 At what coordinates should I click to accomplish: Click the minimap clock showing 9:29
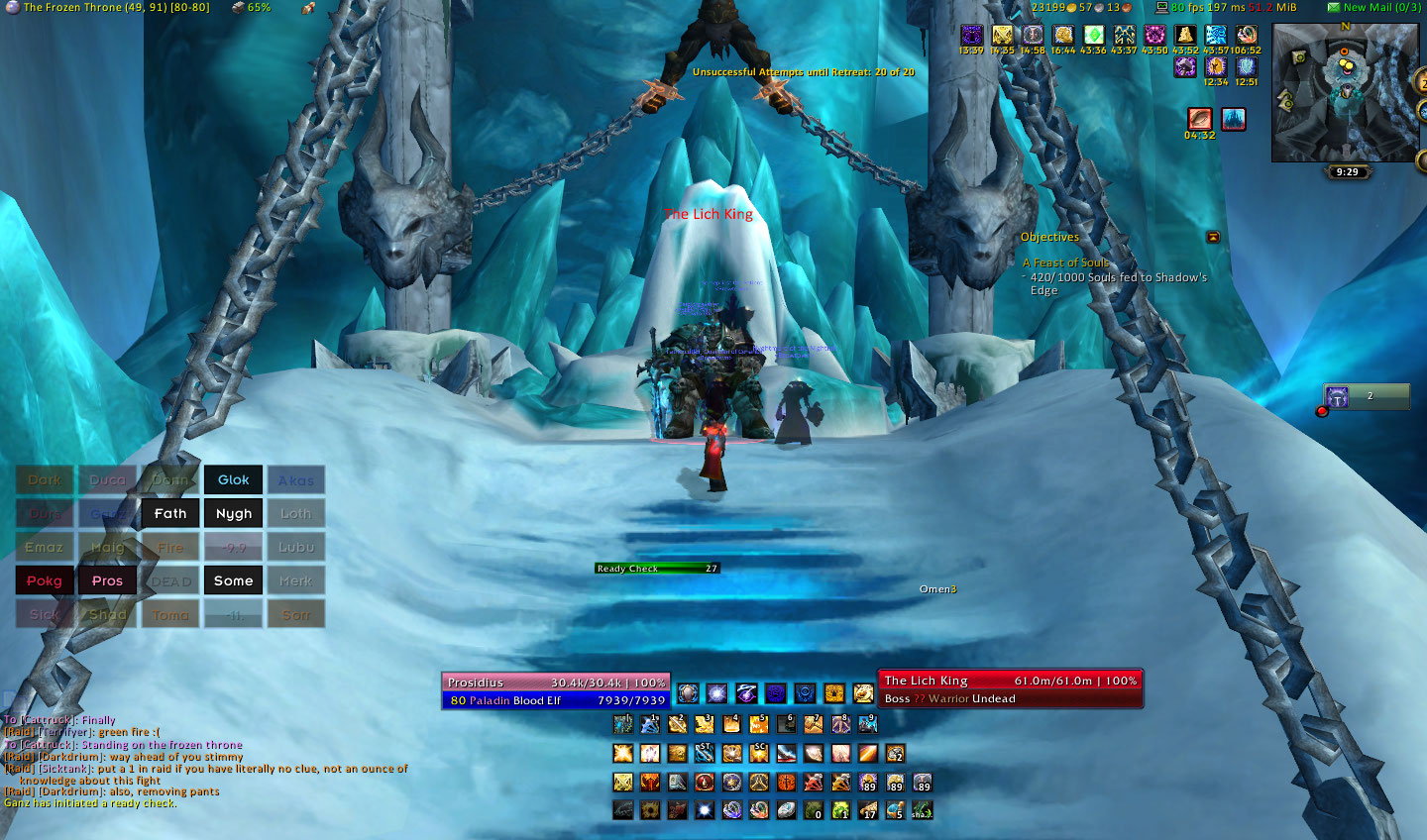[1347, 172]
